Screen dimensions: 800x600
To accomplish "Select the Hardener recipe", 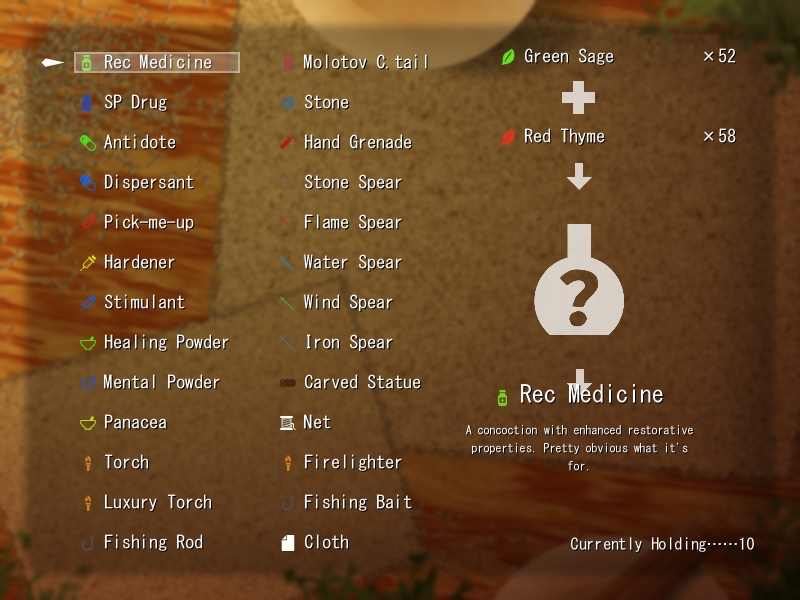I will pyautogui.click(x=139, y=262).
